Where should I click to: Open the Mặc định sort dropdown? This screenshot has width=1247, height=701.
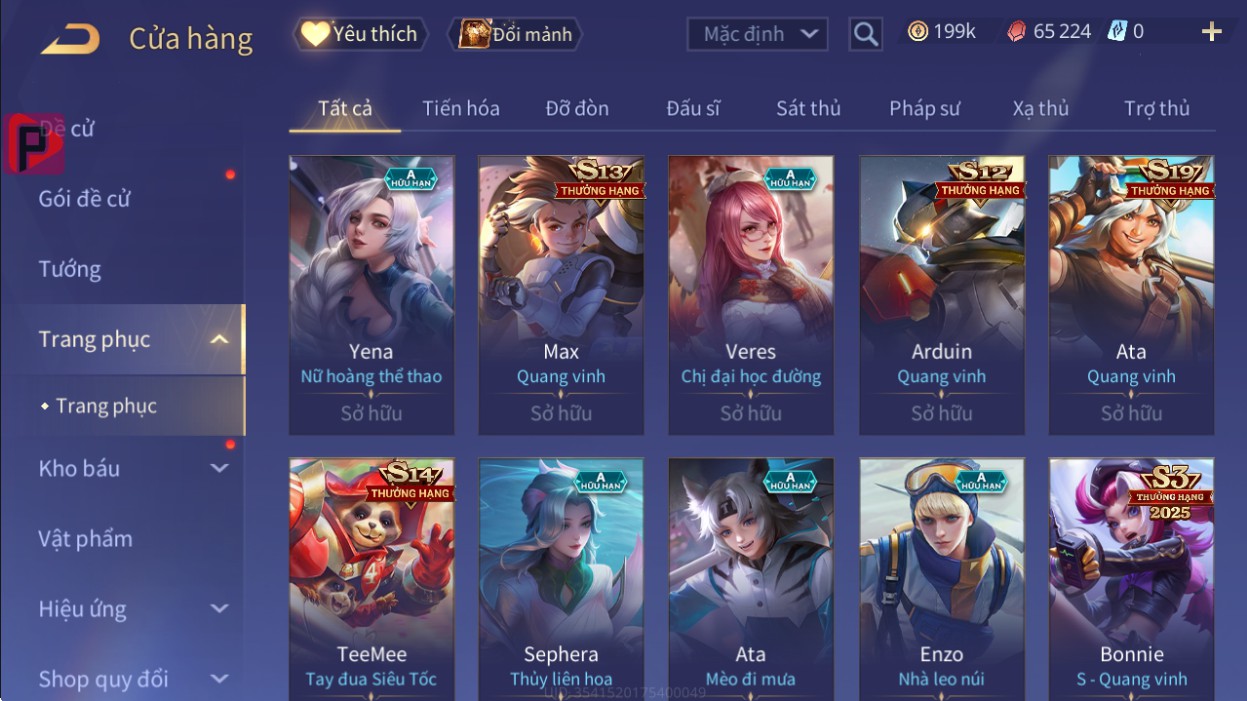coord(757,34)
